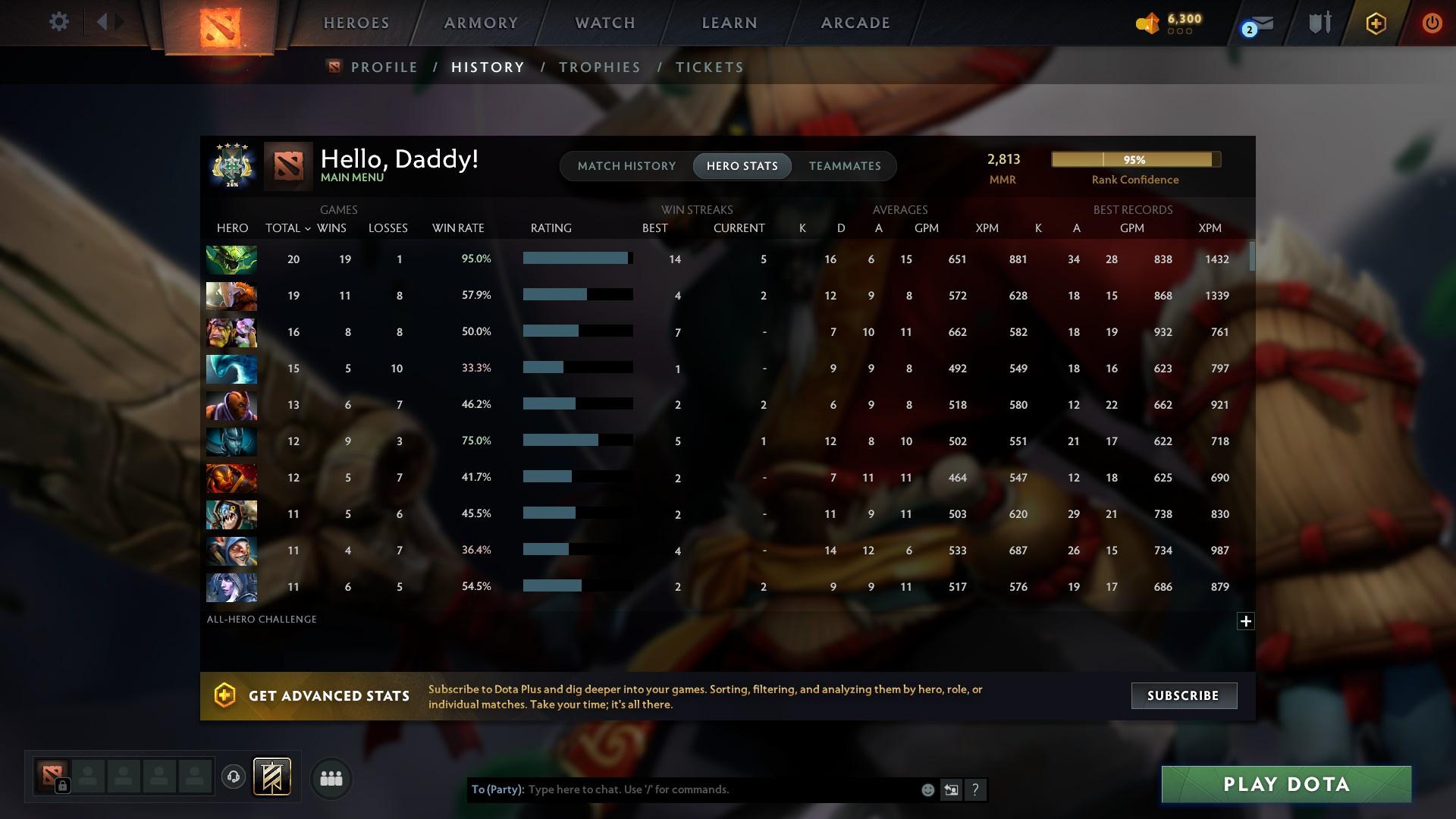Switch to the MATCH HISTORY tab
Viewport: 1456px width, 819px height.
click(x=626, y=166)
